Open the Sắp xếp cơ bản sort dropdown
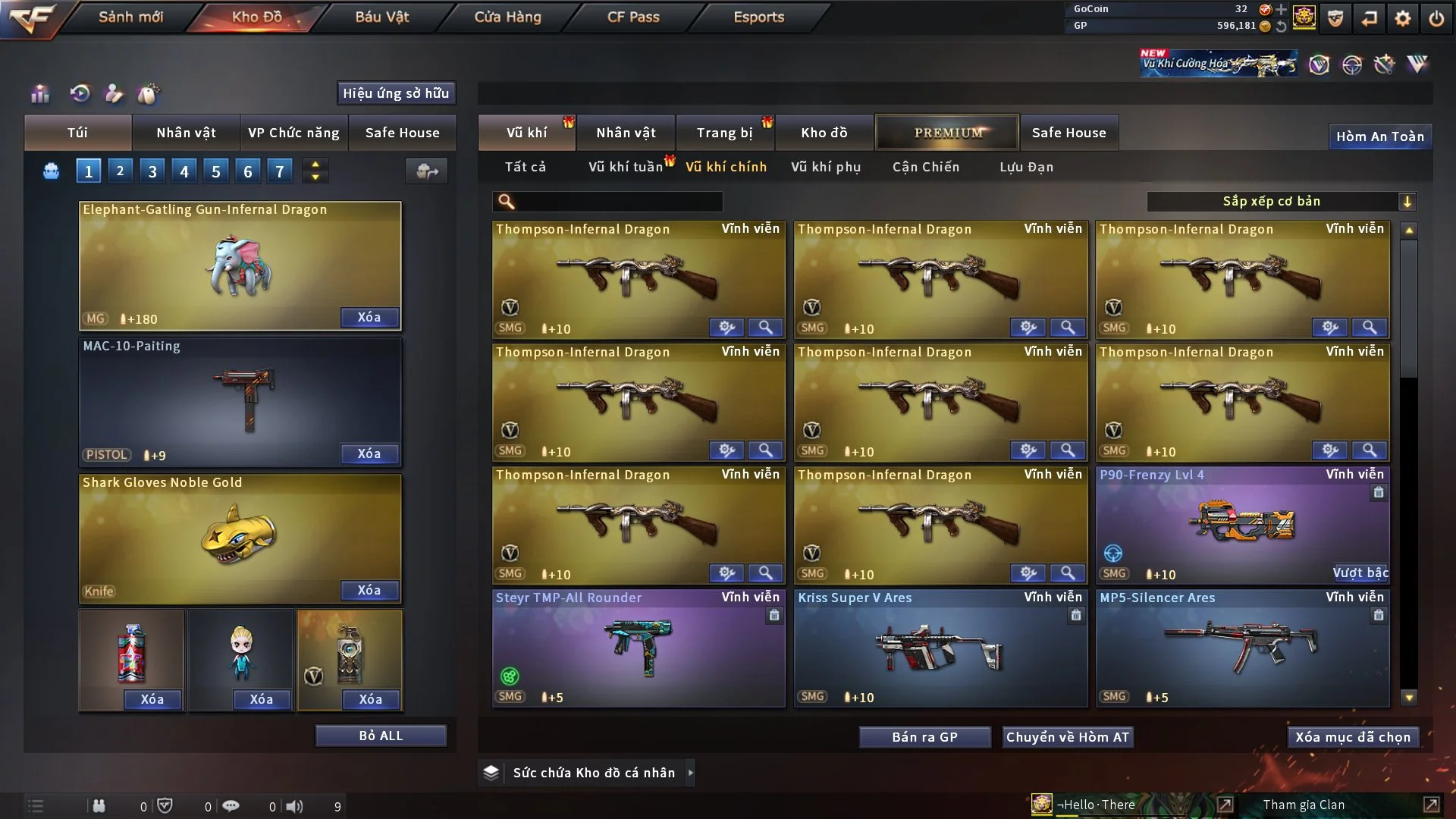 coord(1281,202)
